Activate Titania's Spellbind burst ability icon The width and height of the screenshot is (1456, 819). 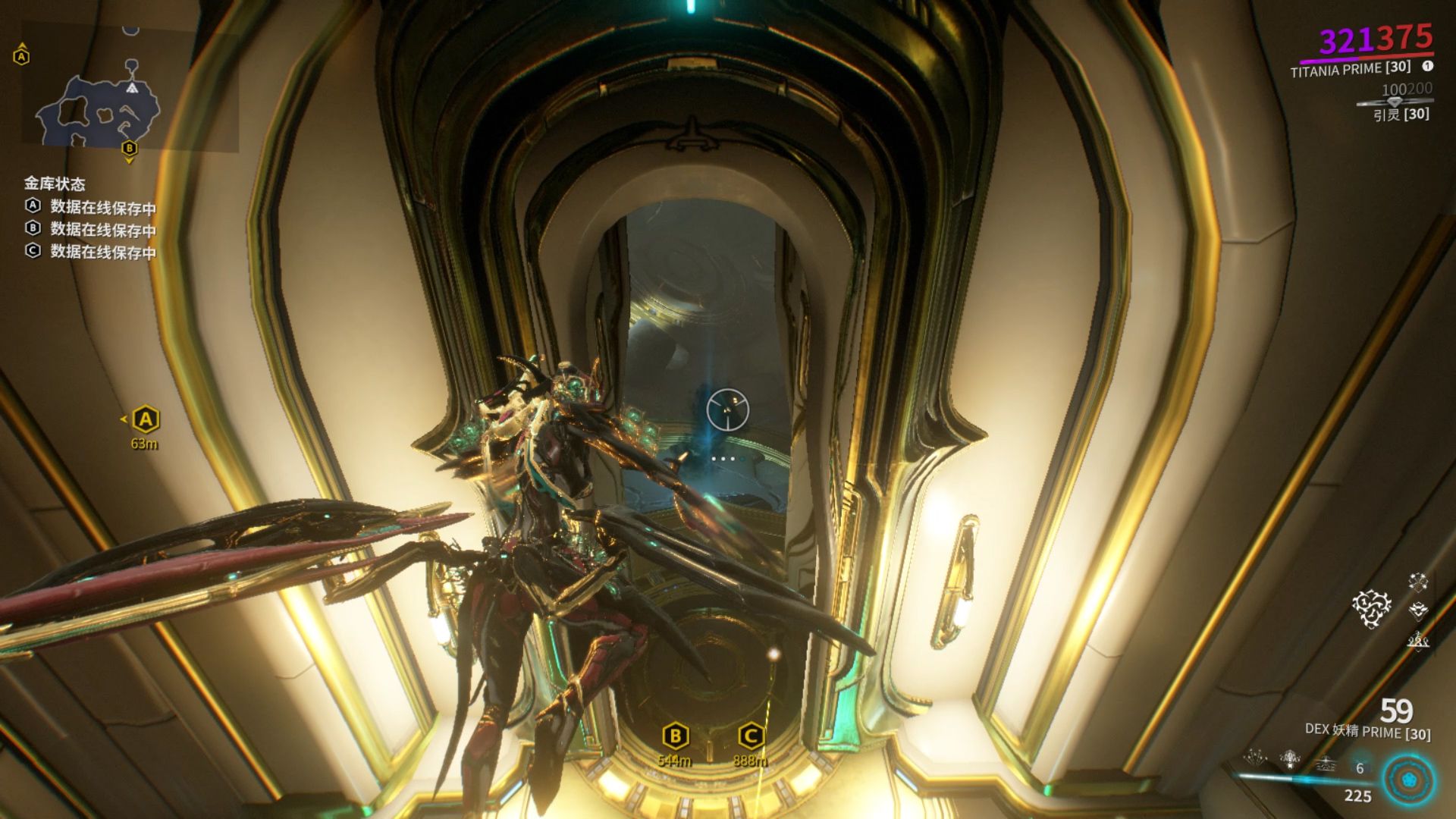[x=1257, y=757]
